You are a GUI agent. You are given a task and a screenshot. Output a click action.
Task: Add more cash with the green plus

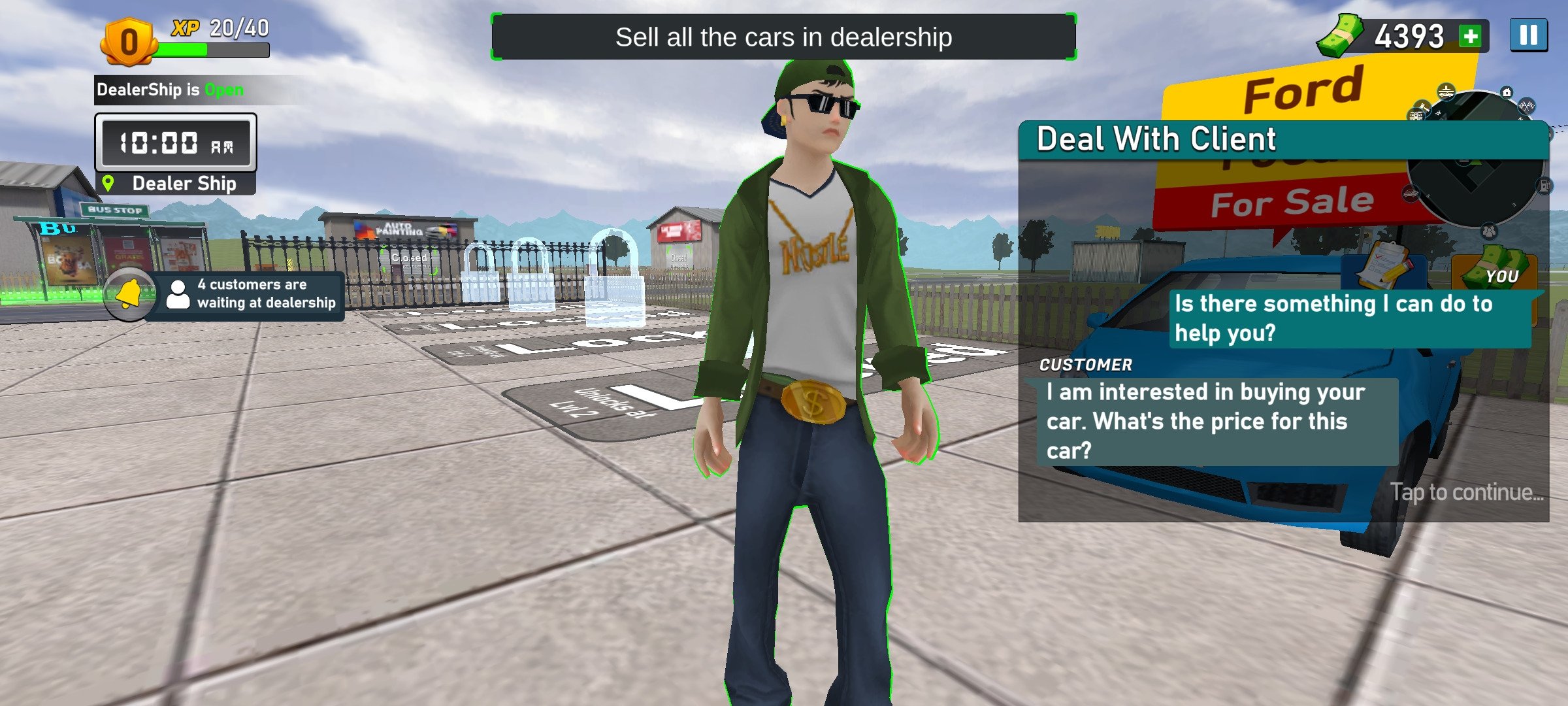[x=1471, y=36]
